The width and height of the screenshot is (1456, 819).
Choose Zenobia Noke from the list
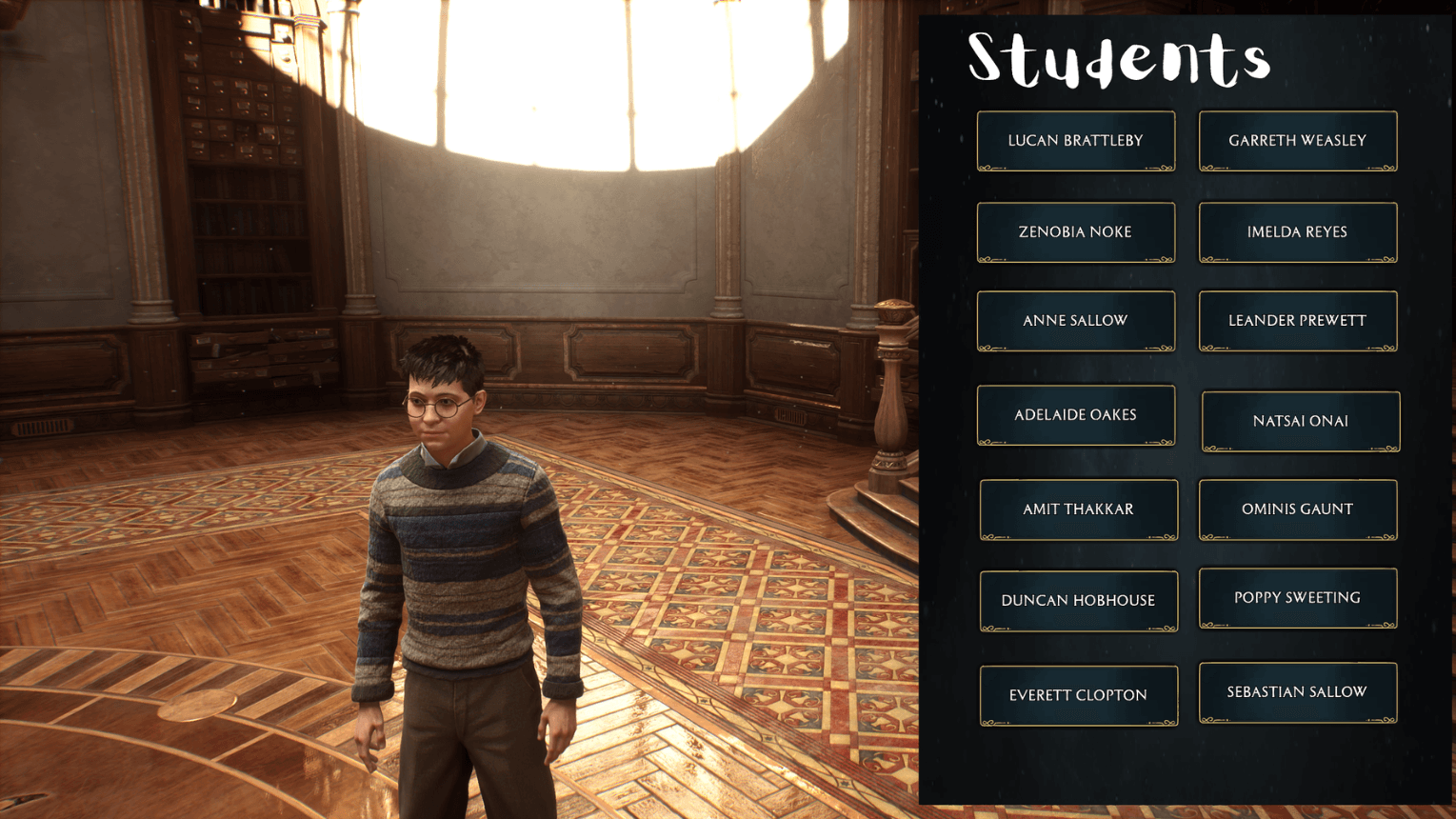1076,231
